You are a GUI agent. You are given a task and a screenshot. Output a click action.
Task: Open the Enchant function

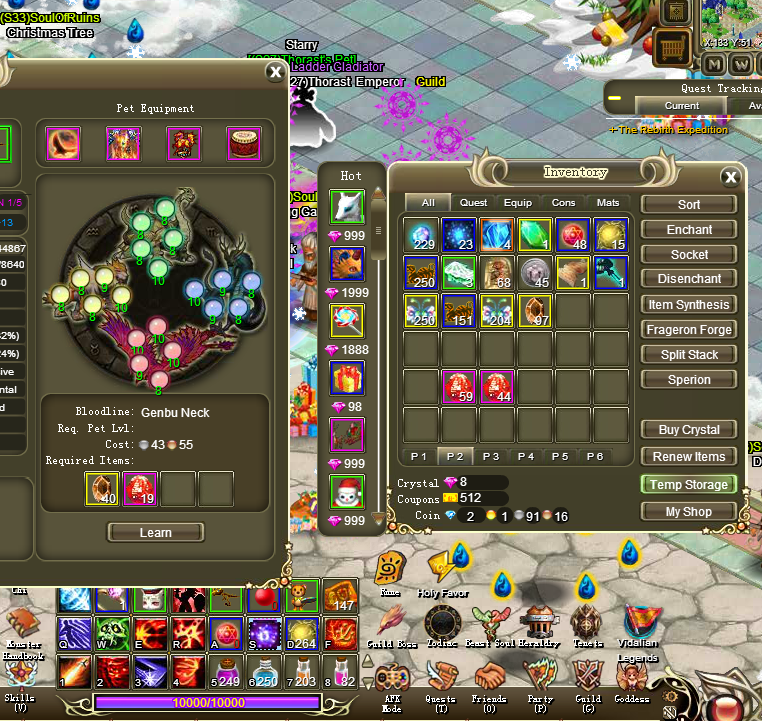689,229
